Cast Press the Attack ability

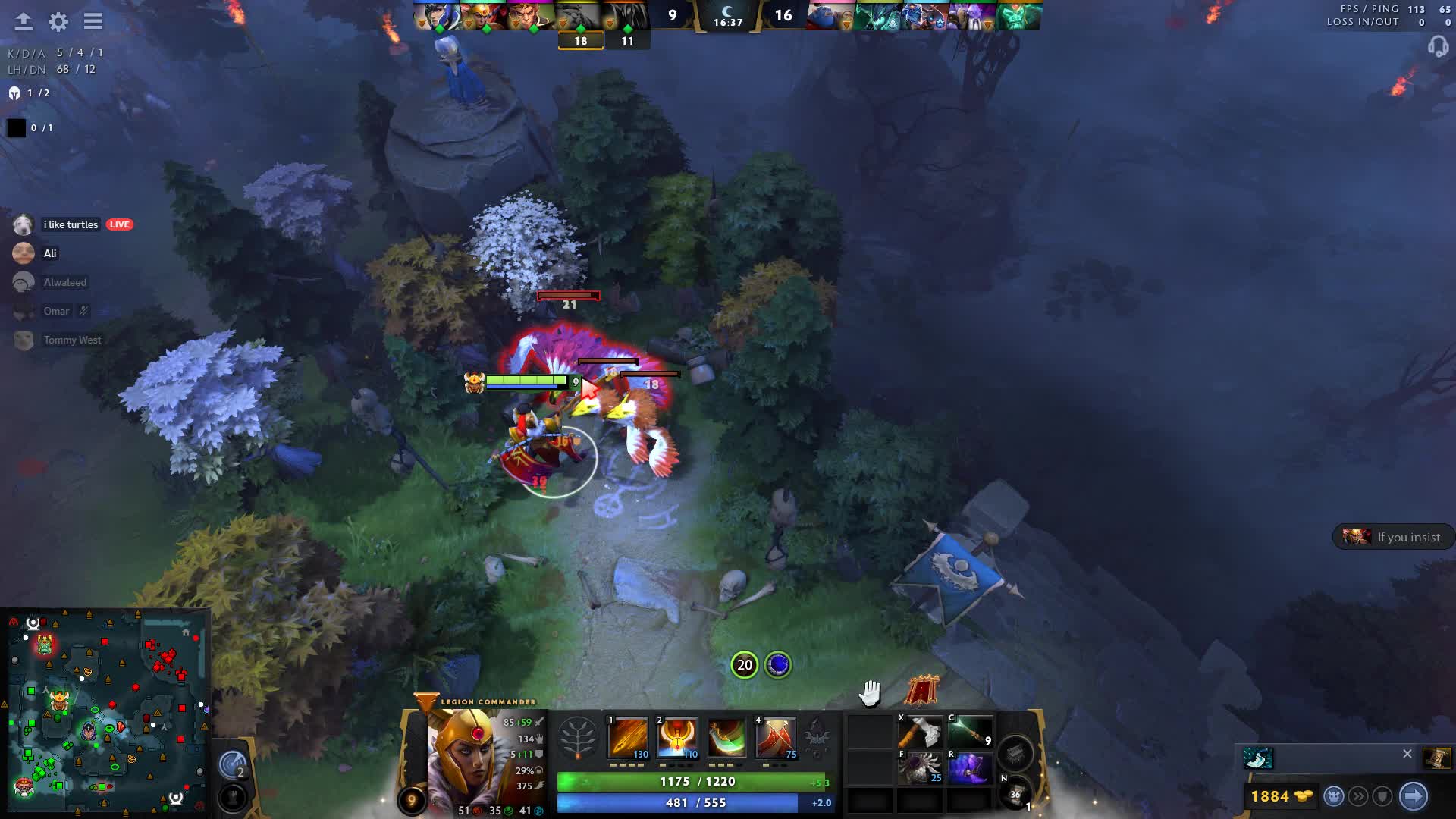click(677, 737)
